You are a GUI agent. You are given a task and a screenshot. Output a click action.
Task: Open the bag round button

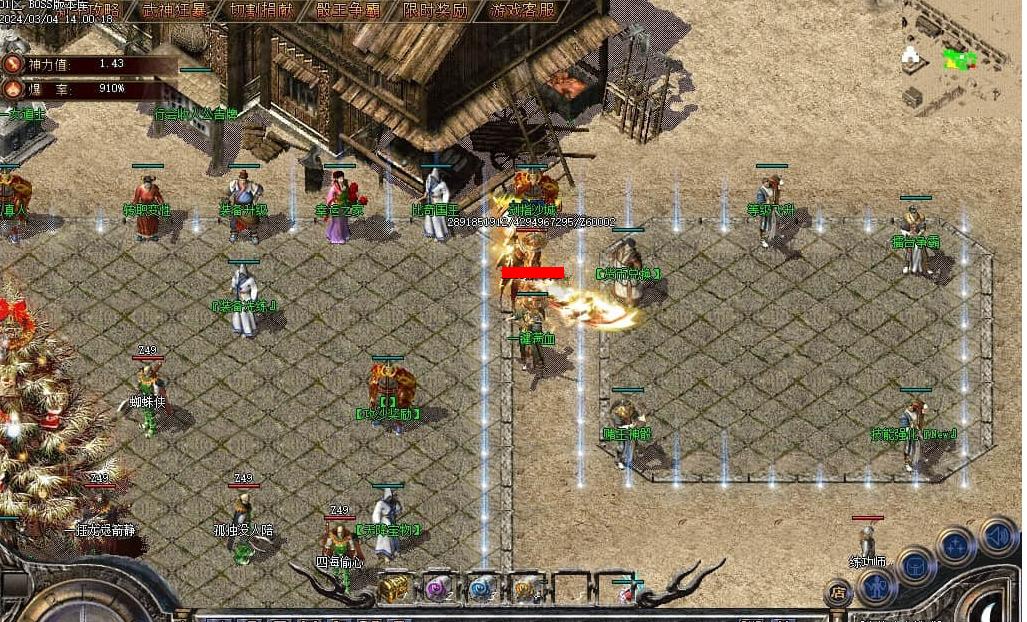(915, 566)
